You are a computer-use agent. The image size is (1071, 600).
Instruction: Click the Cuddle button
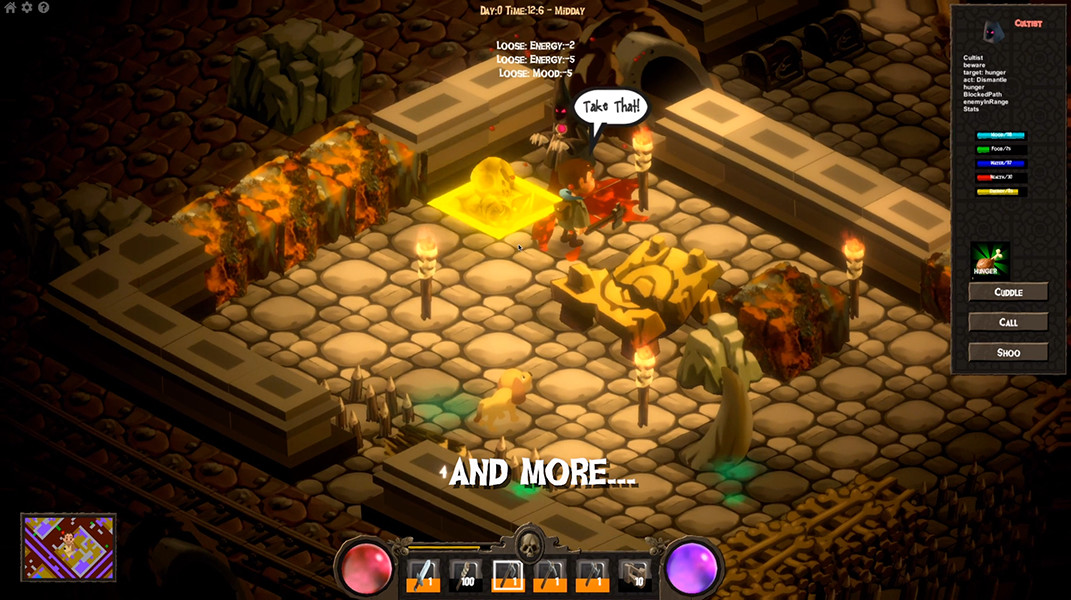(x=1008, y=292)
